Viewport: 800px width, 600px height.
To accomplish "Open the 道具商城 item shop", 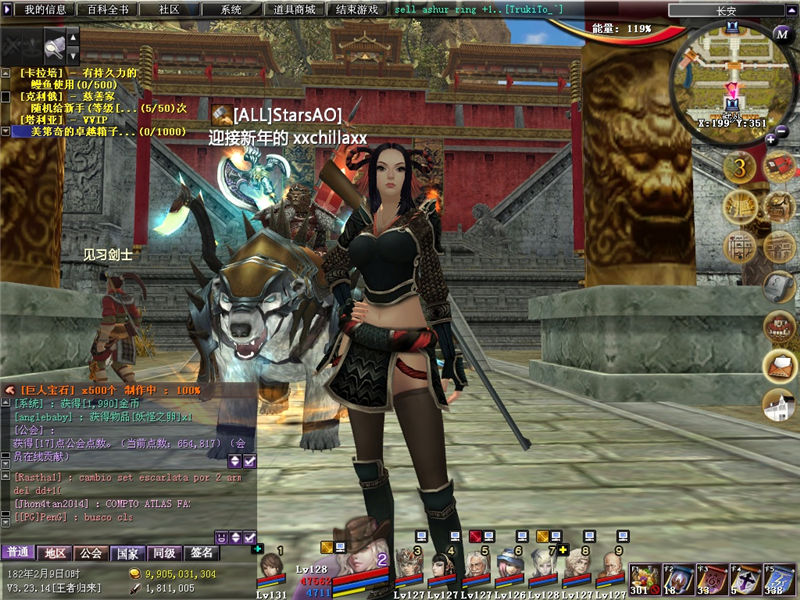I will click(294, 9).
